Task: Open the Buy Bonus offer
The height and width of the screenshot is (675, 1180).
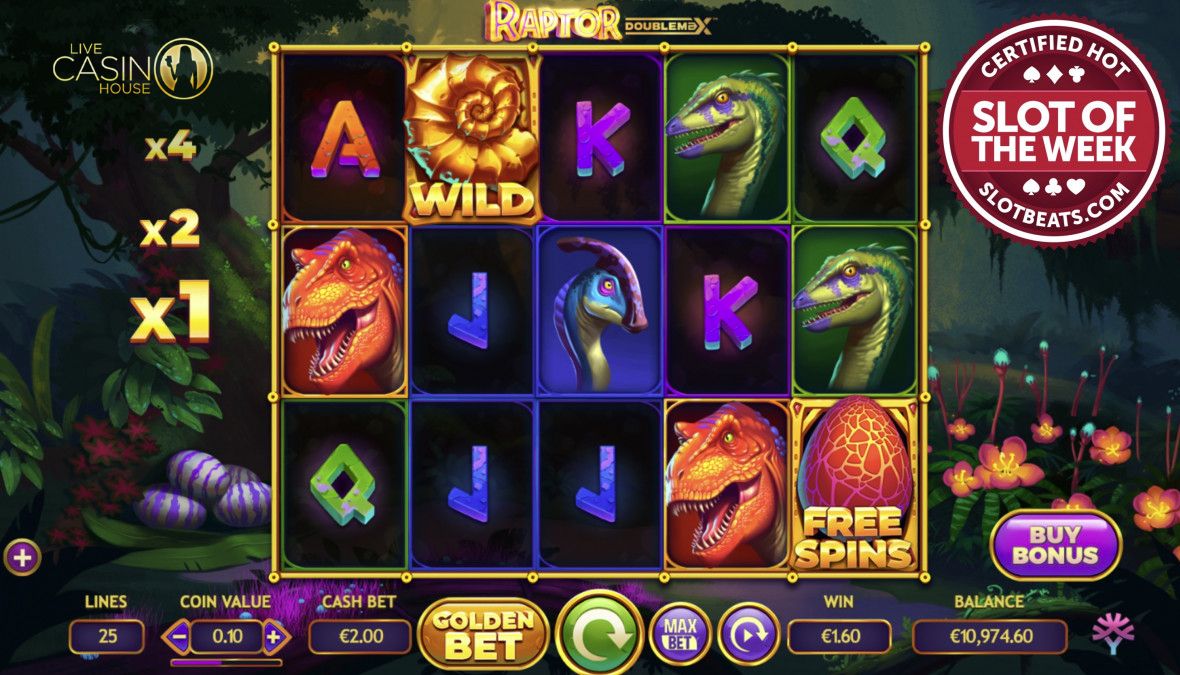Action: pyautogui.click(x=1056, y=545)
